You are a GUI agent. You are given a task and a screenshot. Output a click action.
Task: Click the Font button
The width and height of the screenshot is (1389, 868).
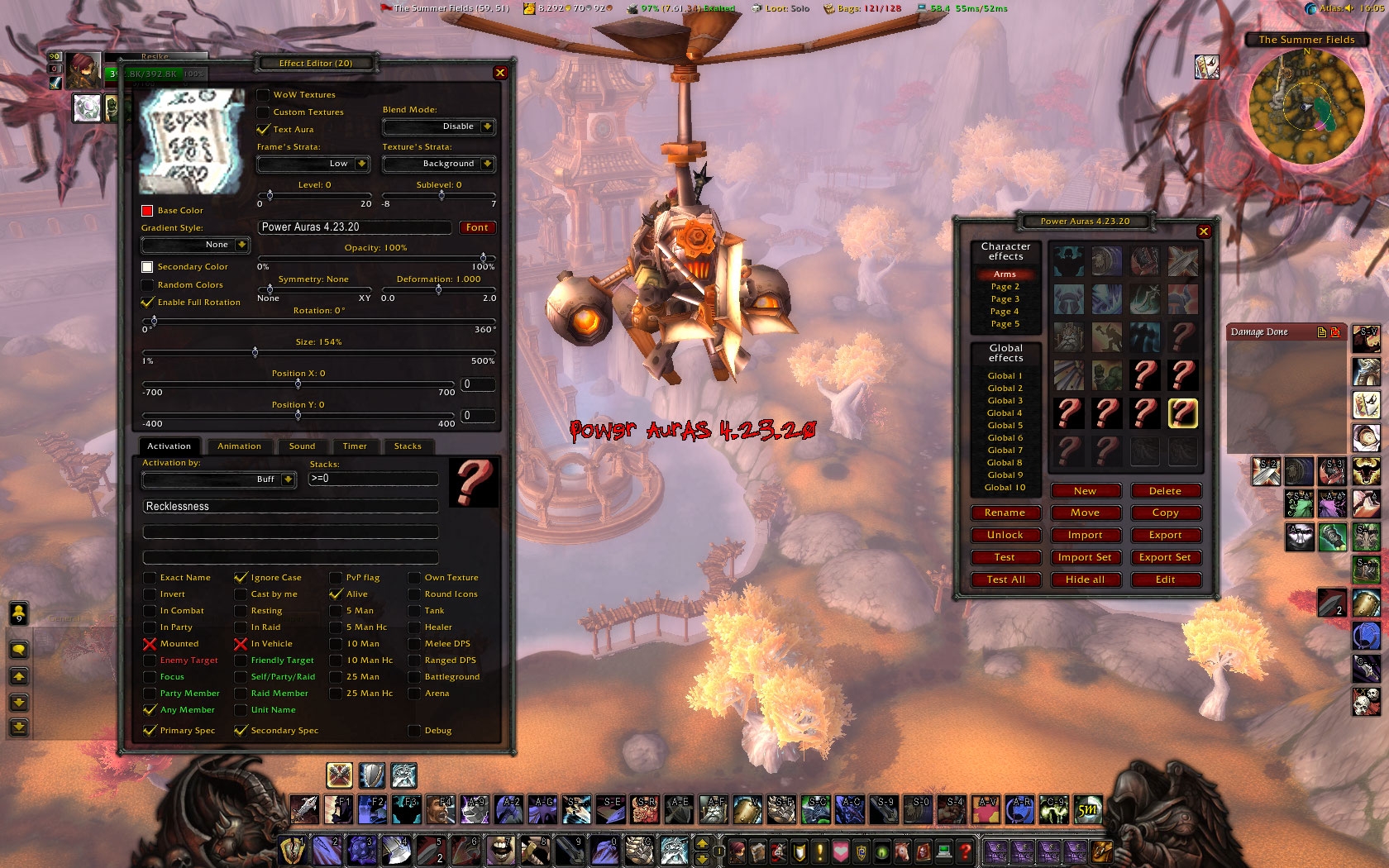click(477, 227)
